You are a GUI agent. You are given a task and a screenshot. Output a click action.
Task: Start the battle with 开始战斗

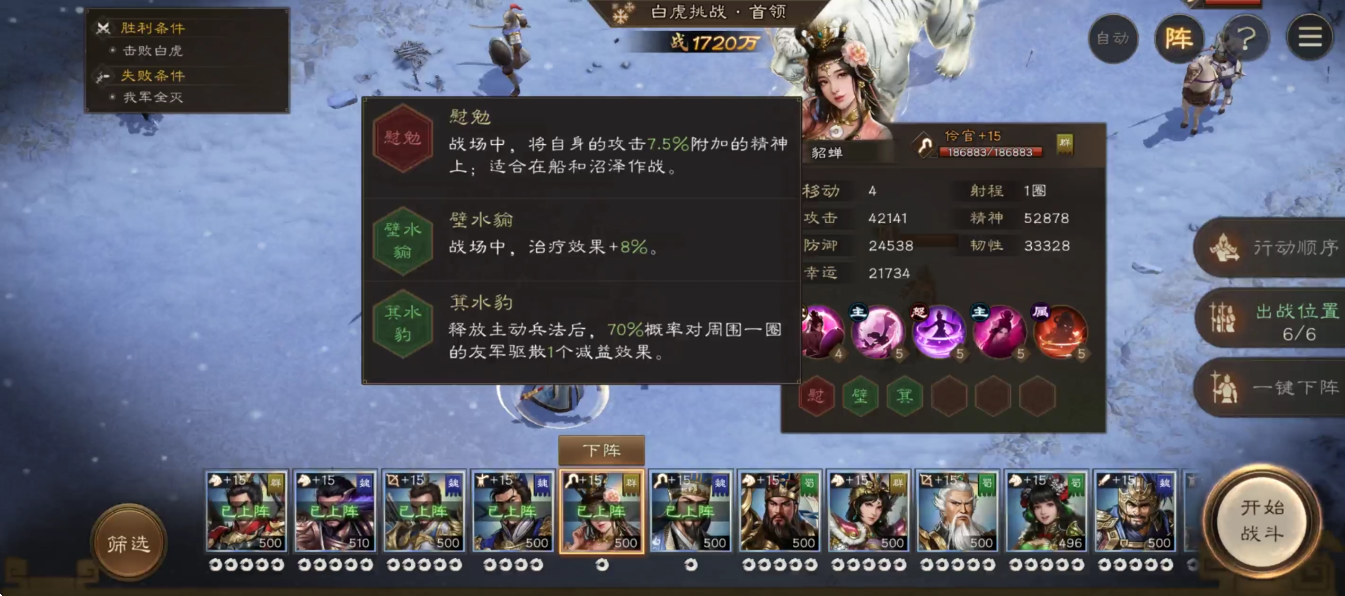coord(1261,520)
